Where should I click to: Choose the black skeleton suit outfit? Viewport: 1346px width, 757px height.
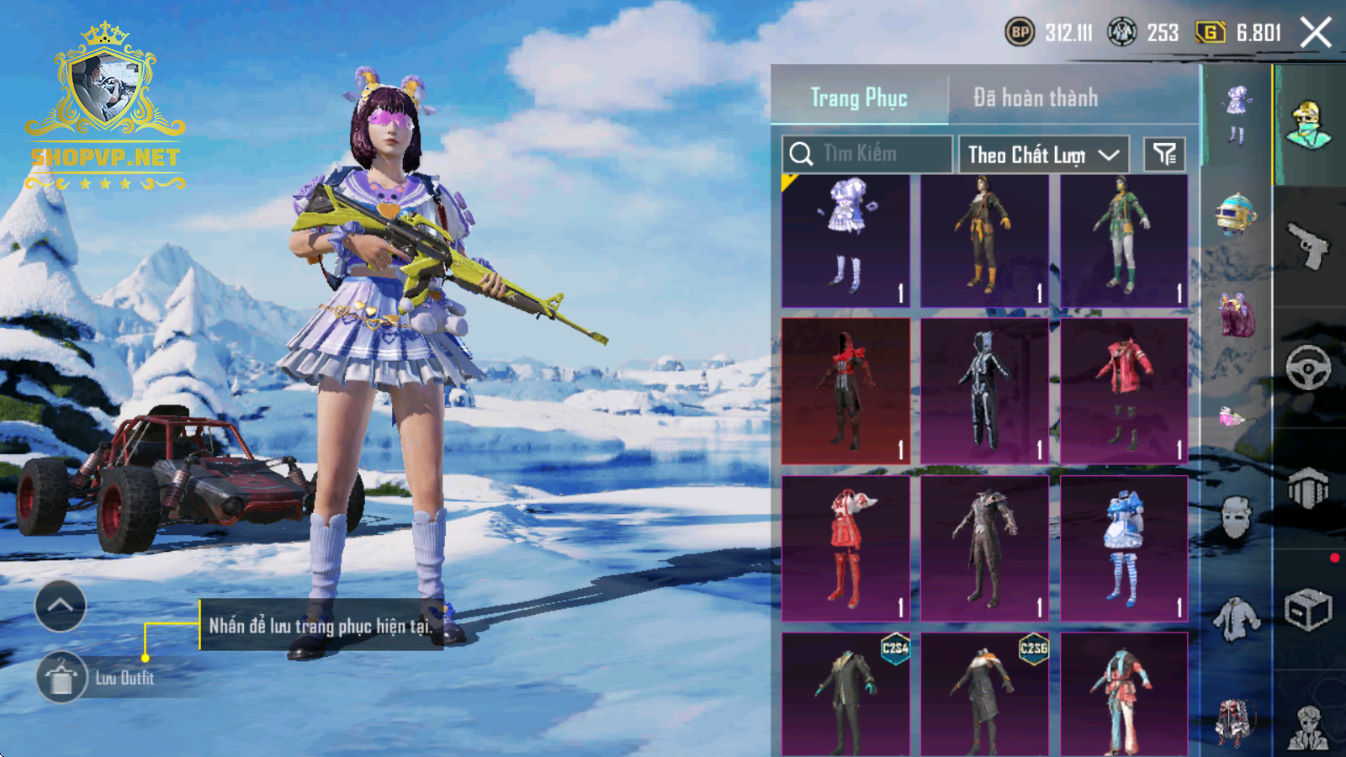(x=985, y=391)
